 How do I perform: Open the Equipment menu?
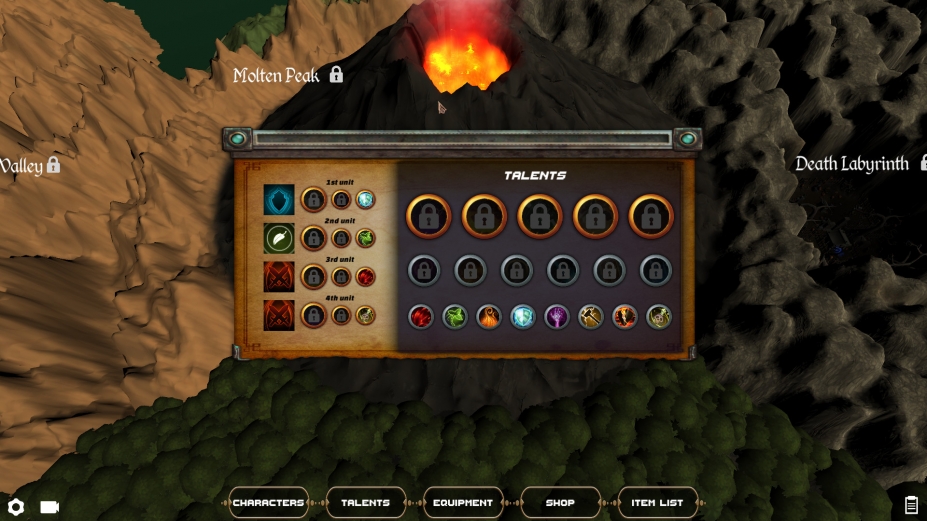[463, 502]
